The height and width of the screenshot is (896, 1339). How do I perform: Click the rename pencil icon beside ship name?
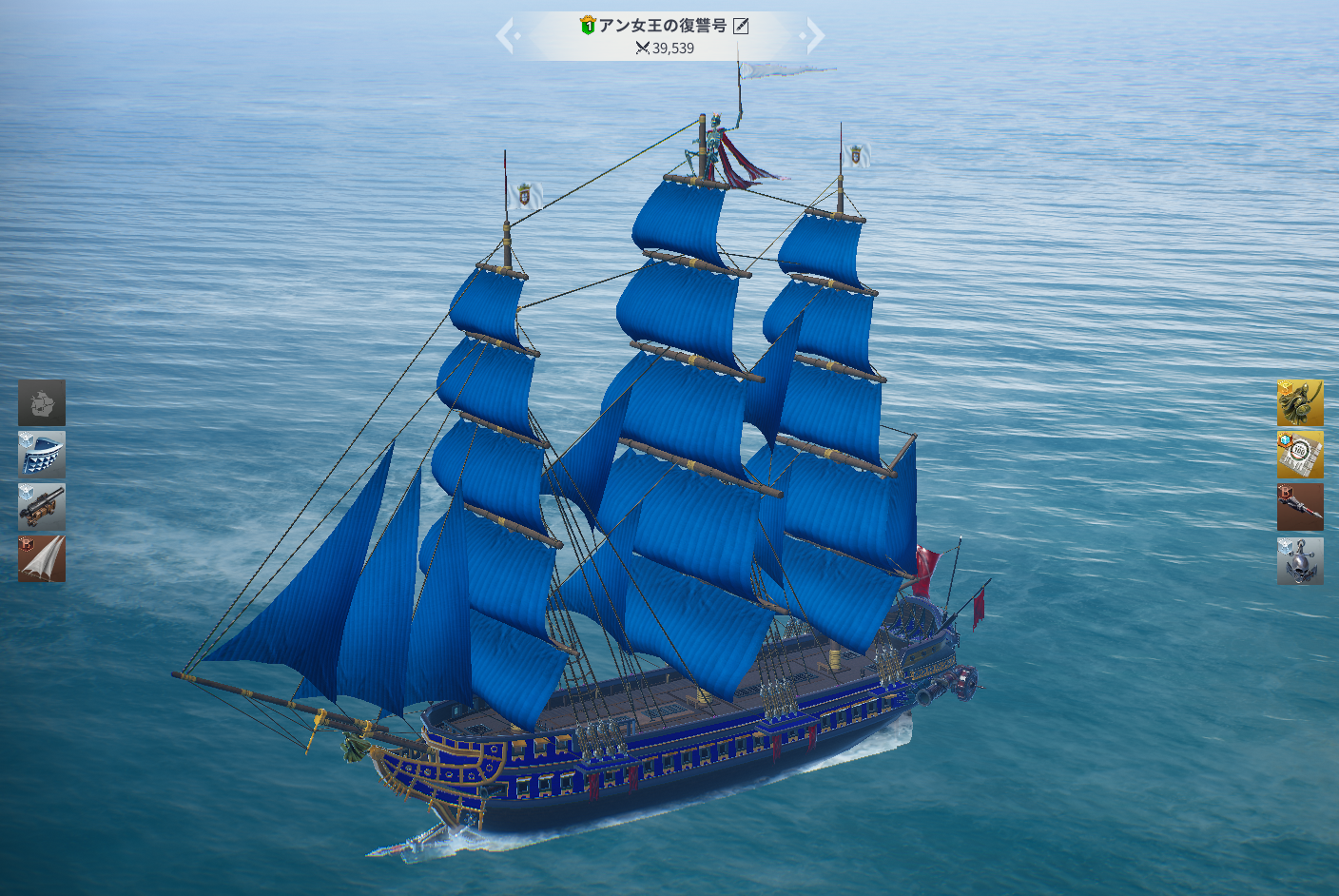pos(741,26)
